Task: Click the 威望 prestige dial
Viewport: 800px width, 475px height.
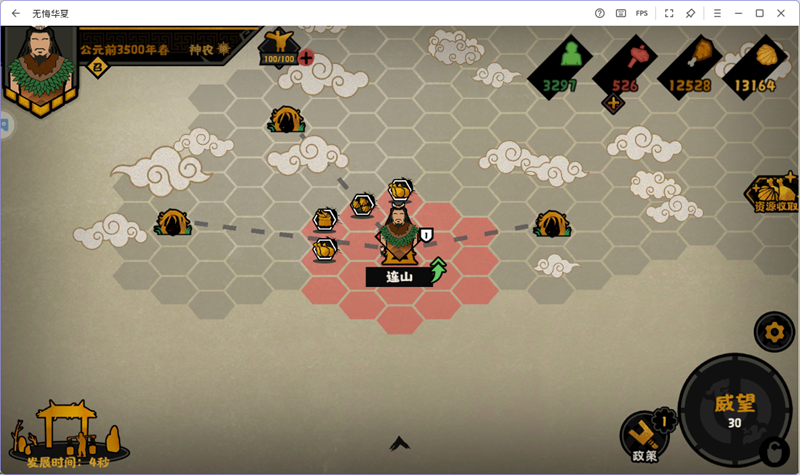Action: [734, 410]
